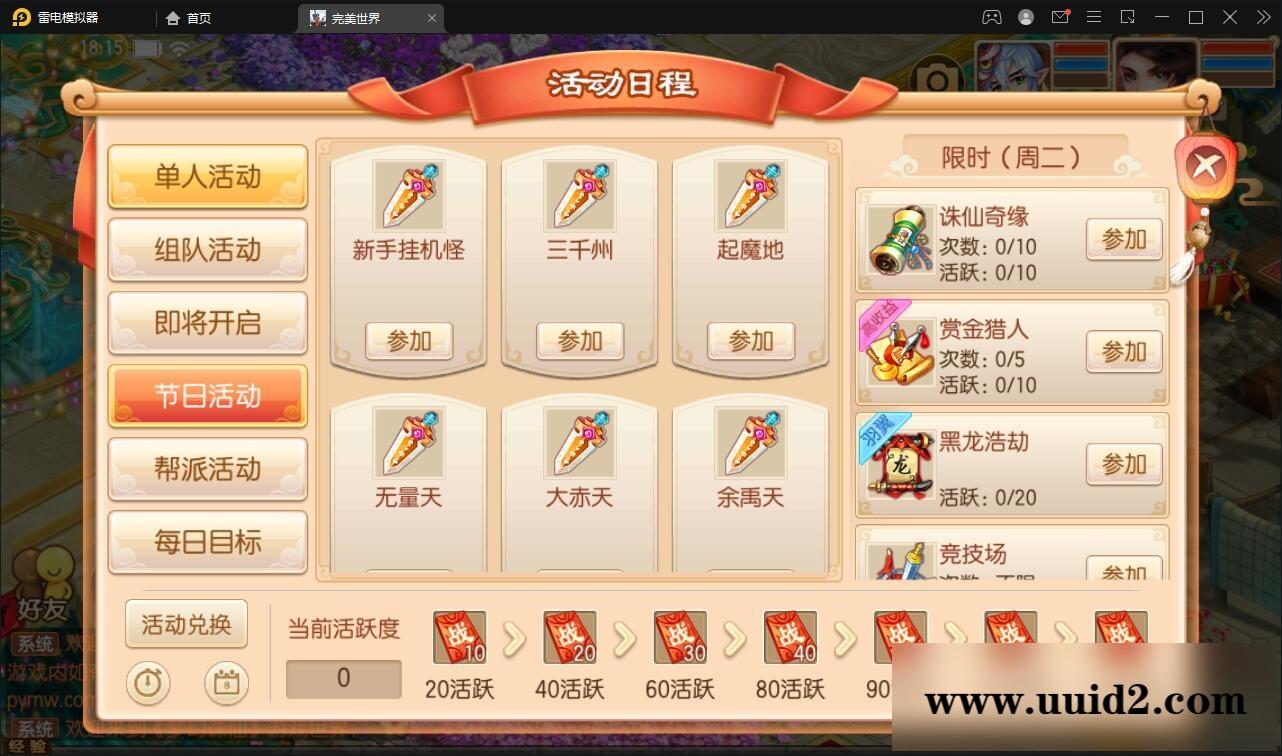Screen dimensions: 1282x756
Task: Click the calendar icon beside the timer
Action: click(x=226, y=684)
